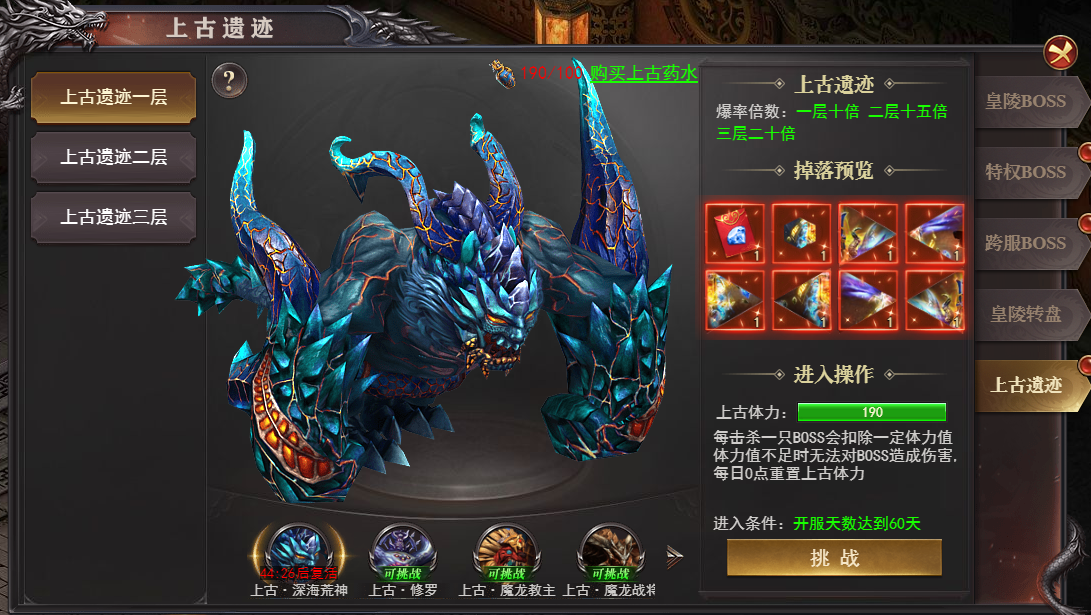Select the 上古遗迹 side tab
1091x615 pixels.
point(1028,384)
